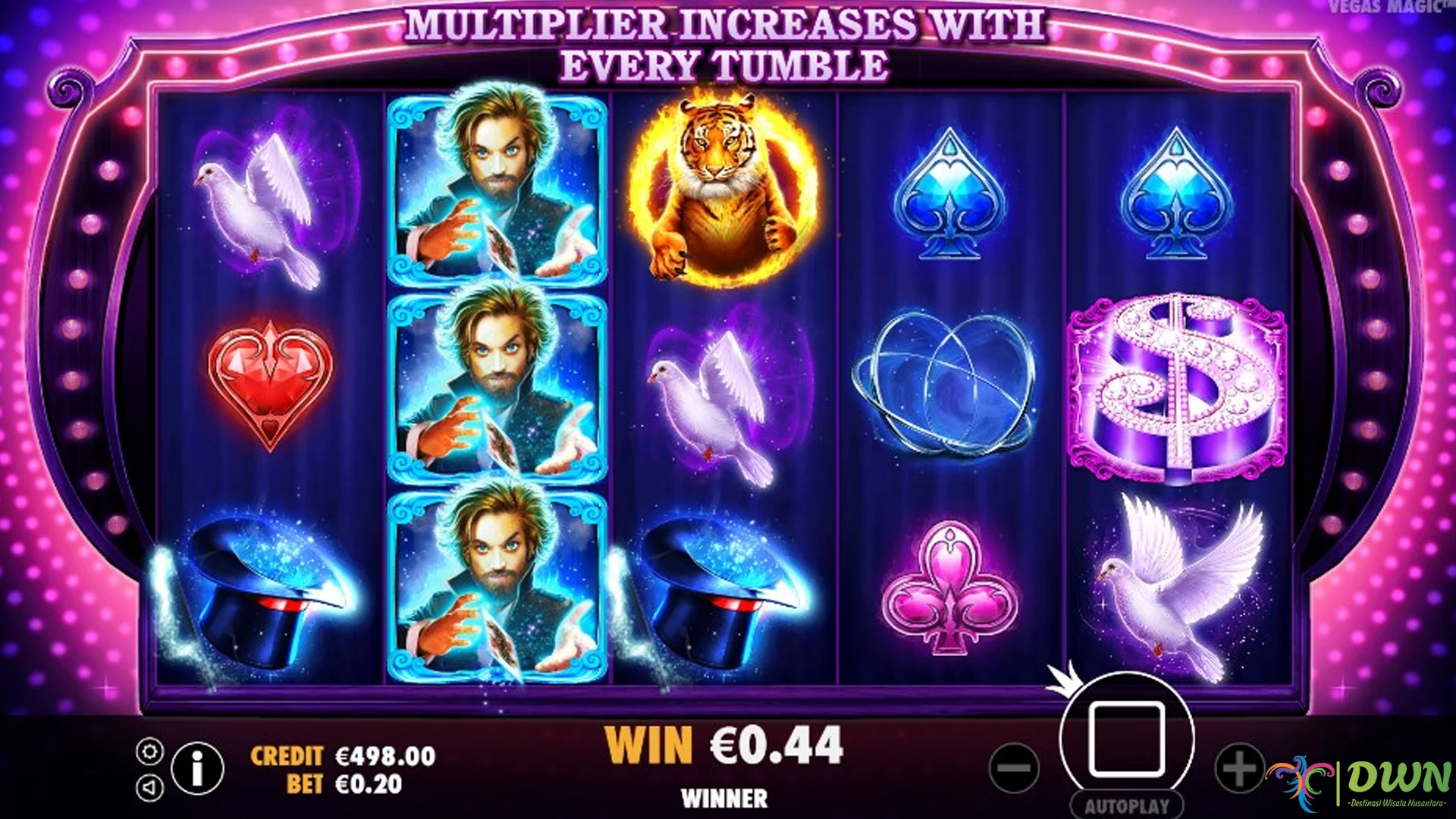Screen dimensions: 1456x819
Task: Open the paytable with the info button
Action: [197, 768]
